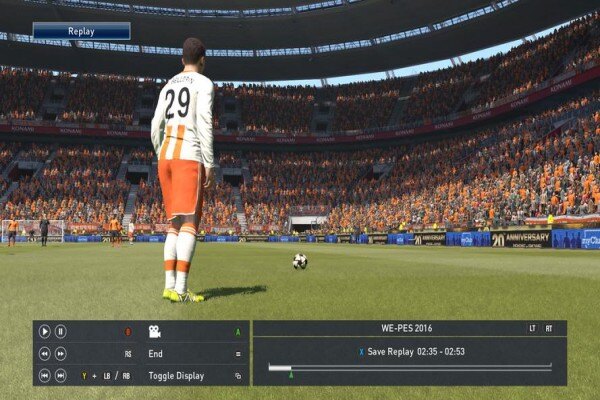Pause the replay playback
This screenshot has width=600, height=400.
60,331
